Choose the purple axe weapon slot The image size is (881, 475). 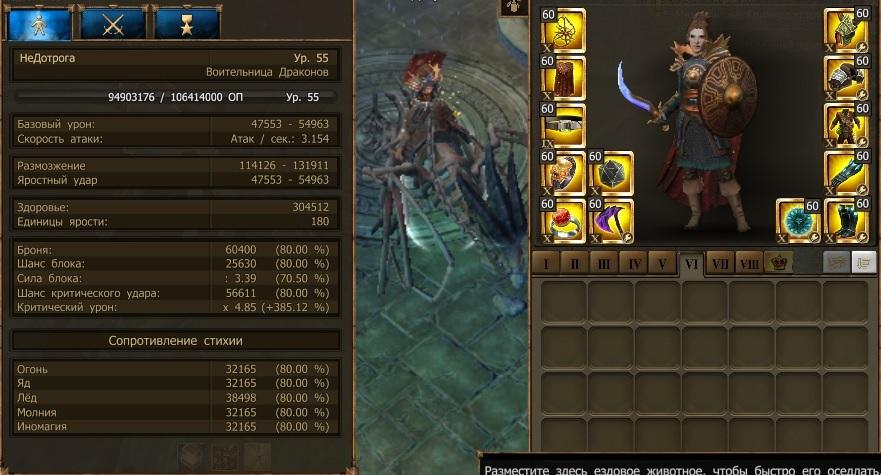[612, 220]
